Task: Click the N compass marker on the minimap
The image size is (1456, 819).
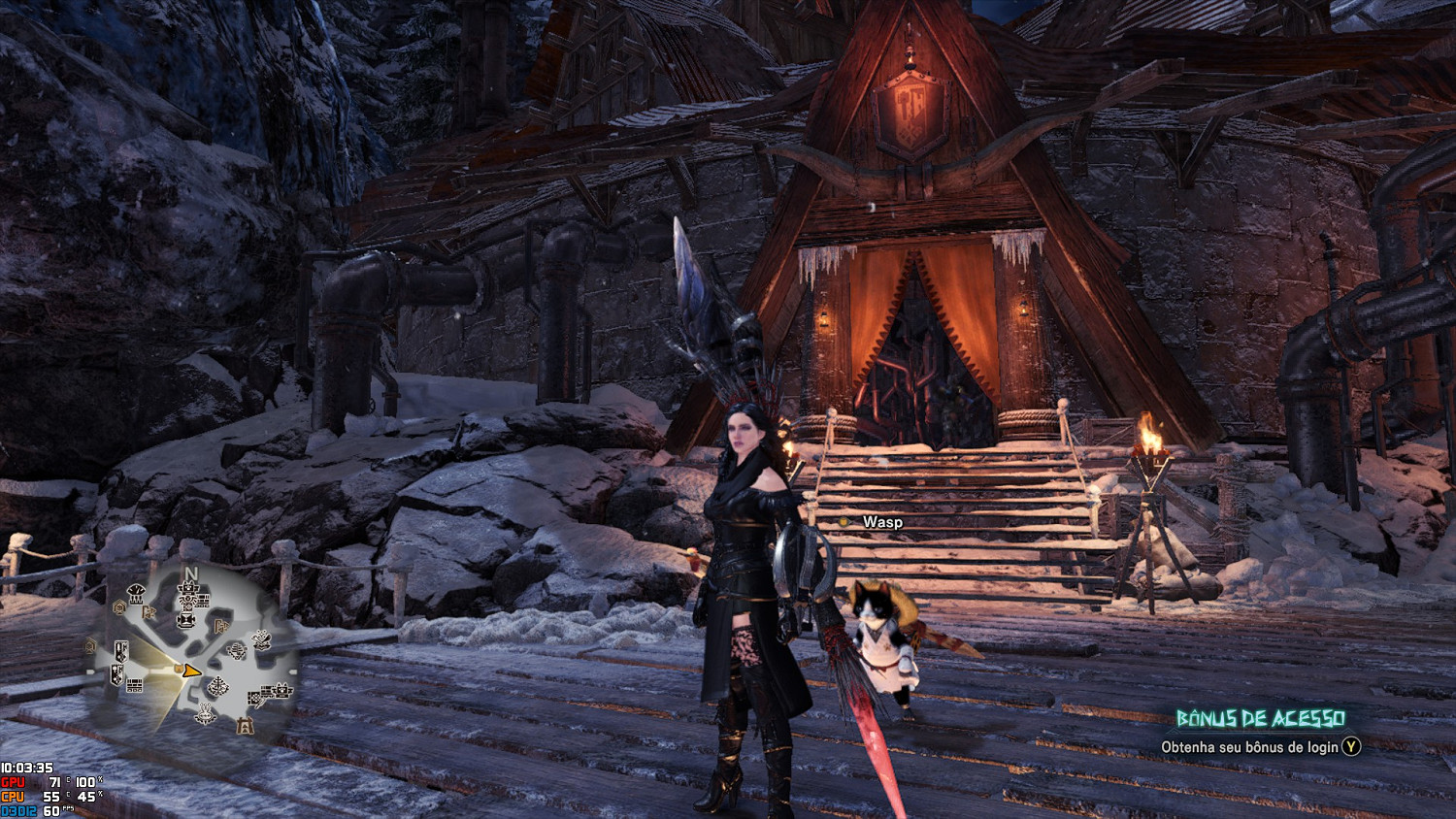Action: point(191,573)
